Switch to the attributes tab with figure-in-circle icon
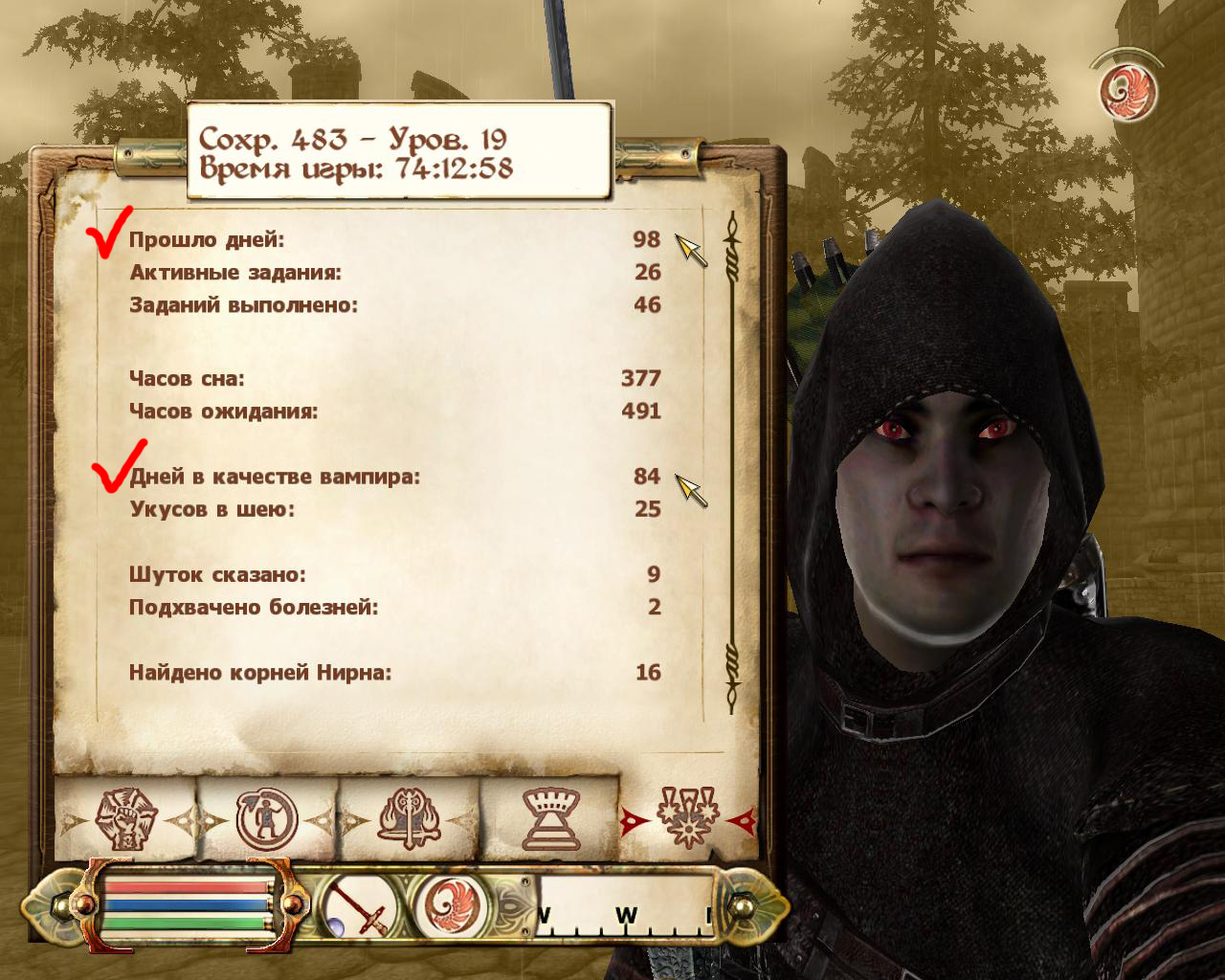The height and width of the screenshot is (980, 1225). [267, 819]
